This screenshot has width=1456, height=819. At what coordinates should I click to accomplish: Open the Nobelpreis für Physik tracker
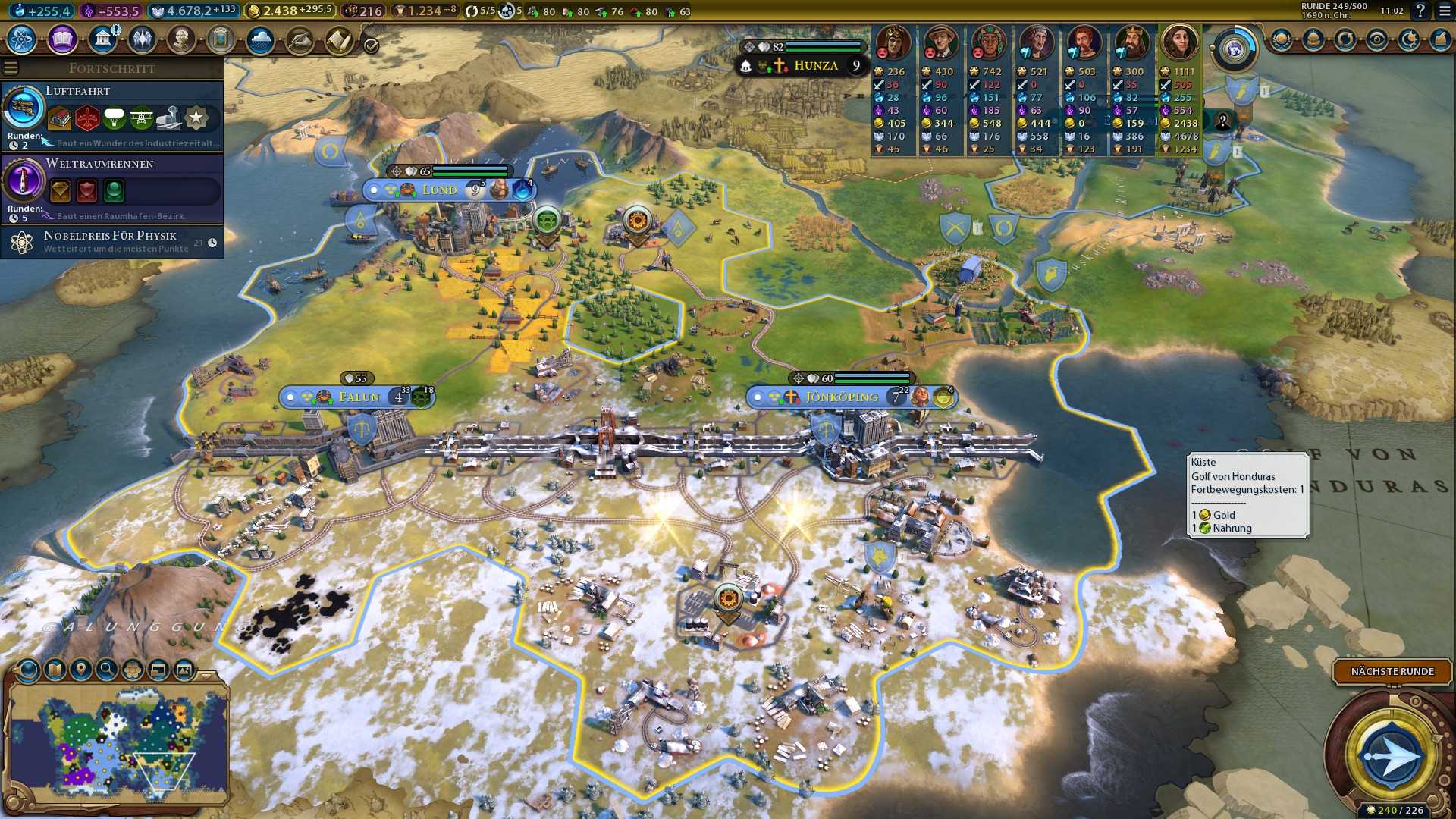point(112,242)
